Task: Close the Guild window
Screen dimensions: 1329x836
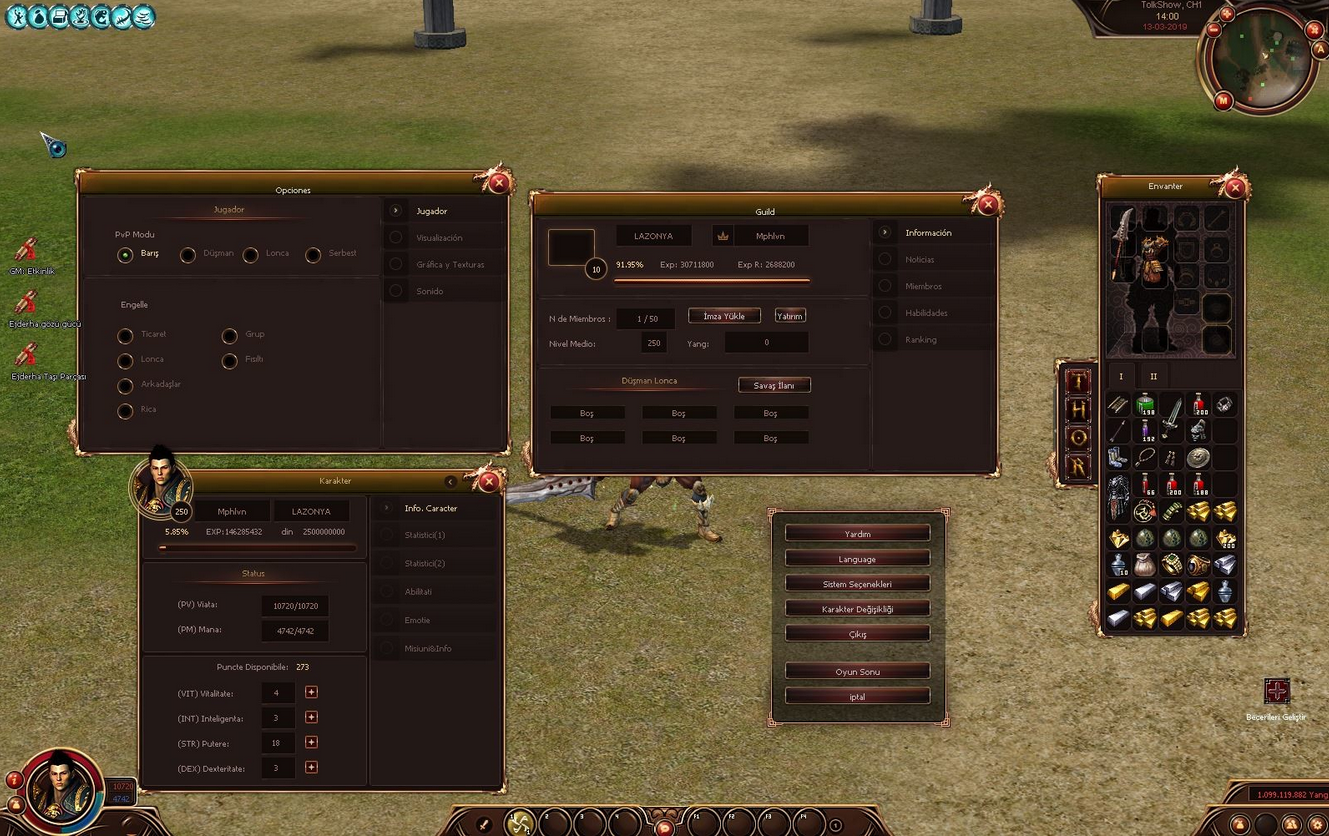Action: pyautogui.click(x=987, y=204)
